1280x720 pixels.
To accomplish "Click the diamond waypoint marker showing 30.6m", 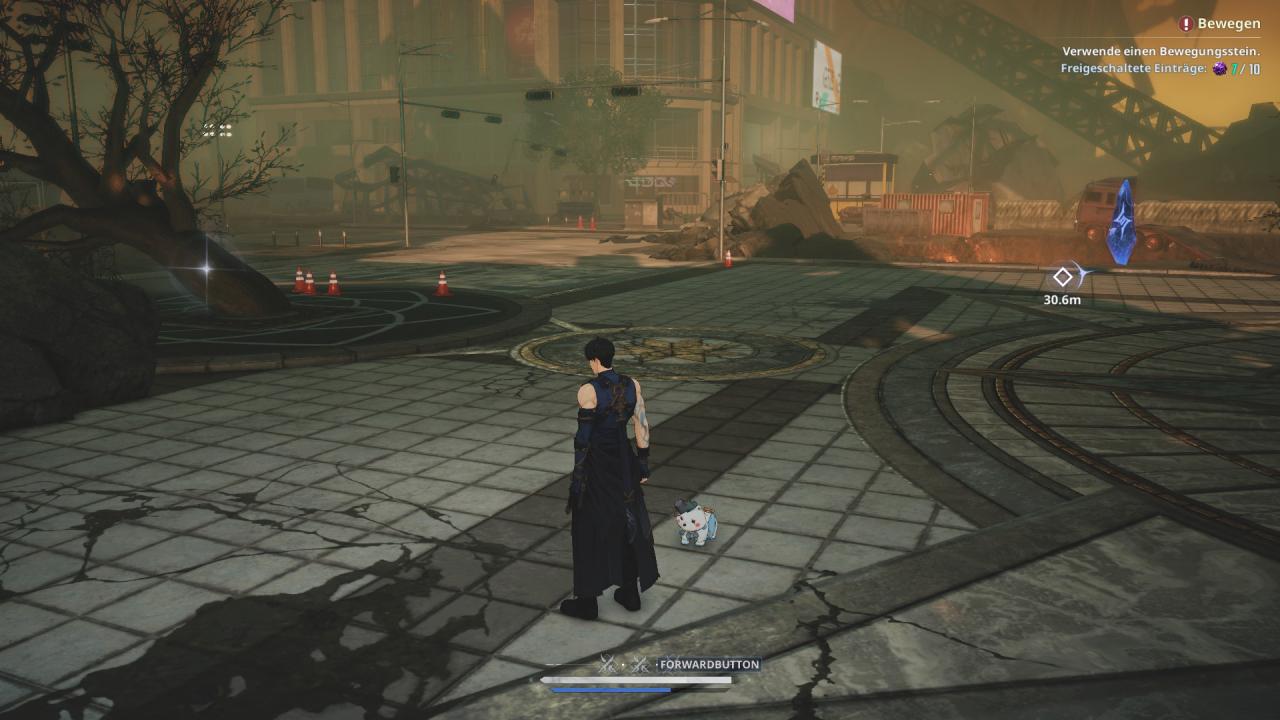I will [1063, 277].
